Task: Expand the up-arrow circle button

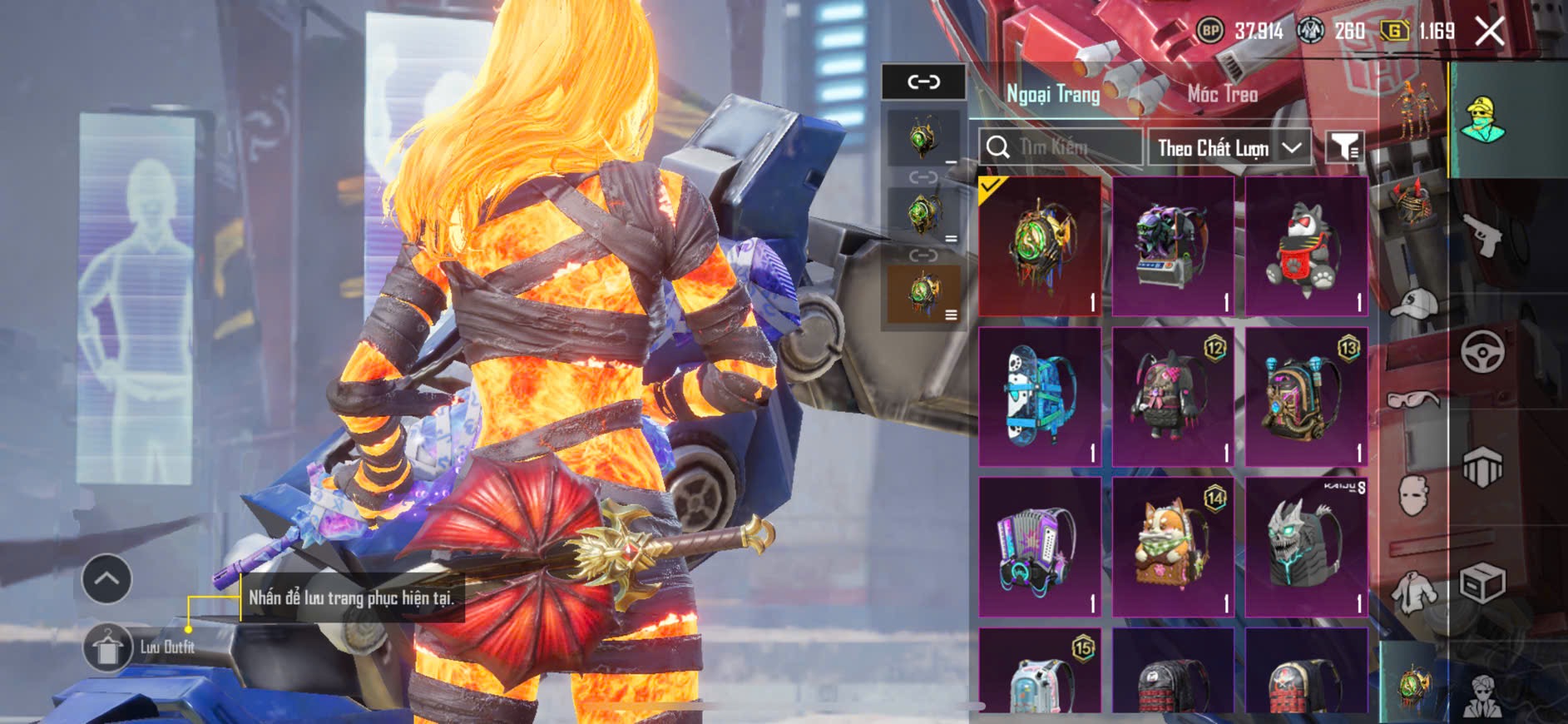Action: click(x=106, y=578)
